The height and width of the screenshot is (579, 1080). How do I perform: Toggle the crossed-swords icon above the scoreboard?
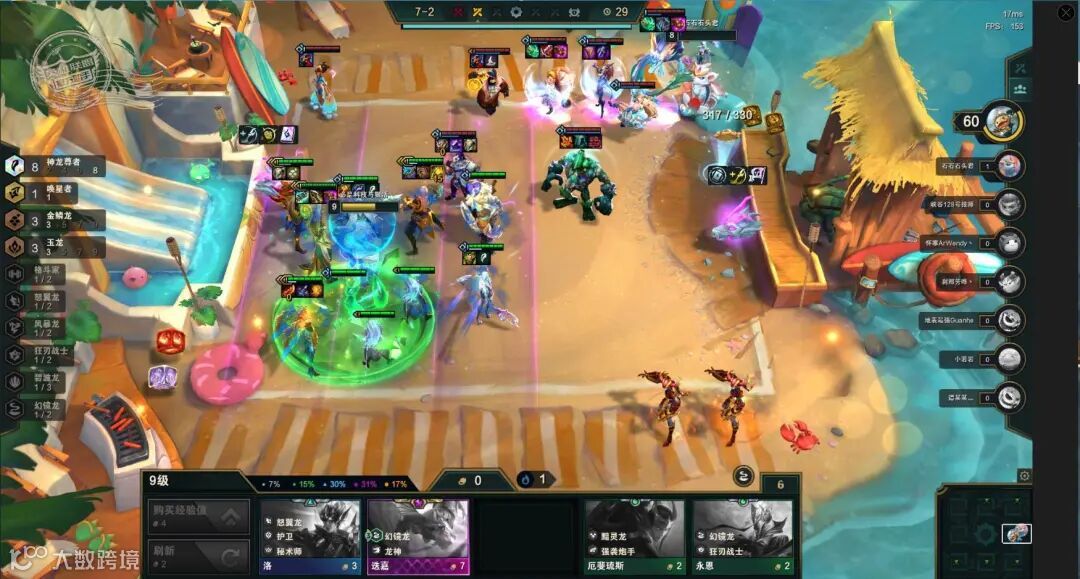coord(1020,67)
